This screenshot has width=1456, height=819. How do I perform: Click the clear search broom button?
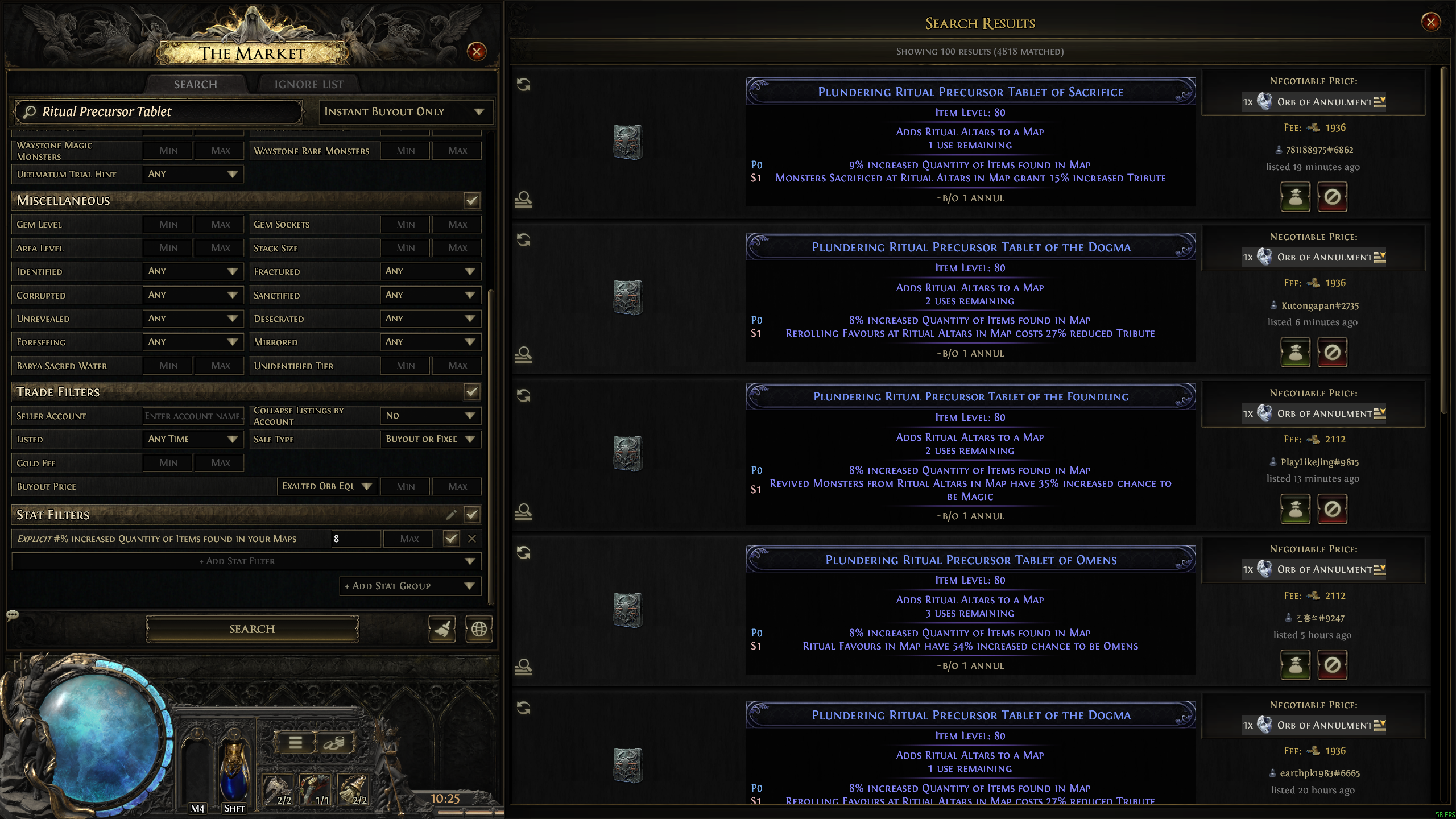tap(442, 629)
